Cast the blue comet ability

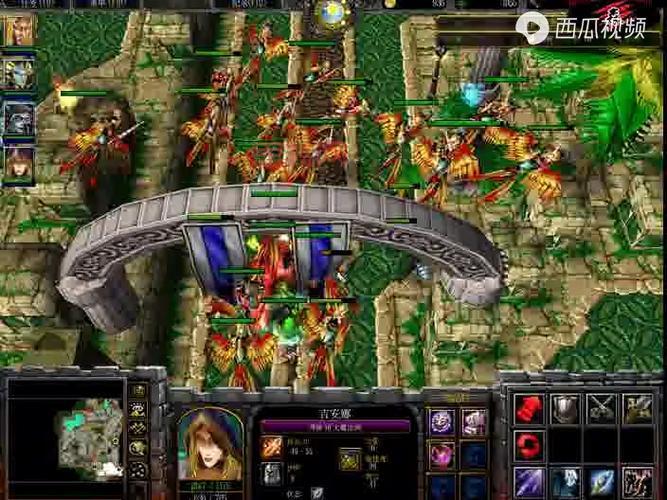coord(601,481)
